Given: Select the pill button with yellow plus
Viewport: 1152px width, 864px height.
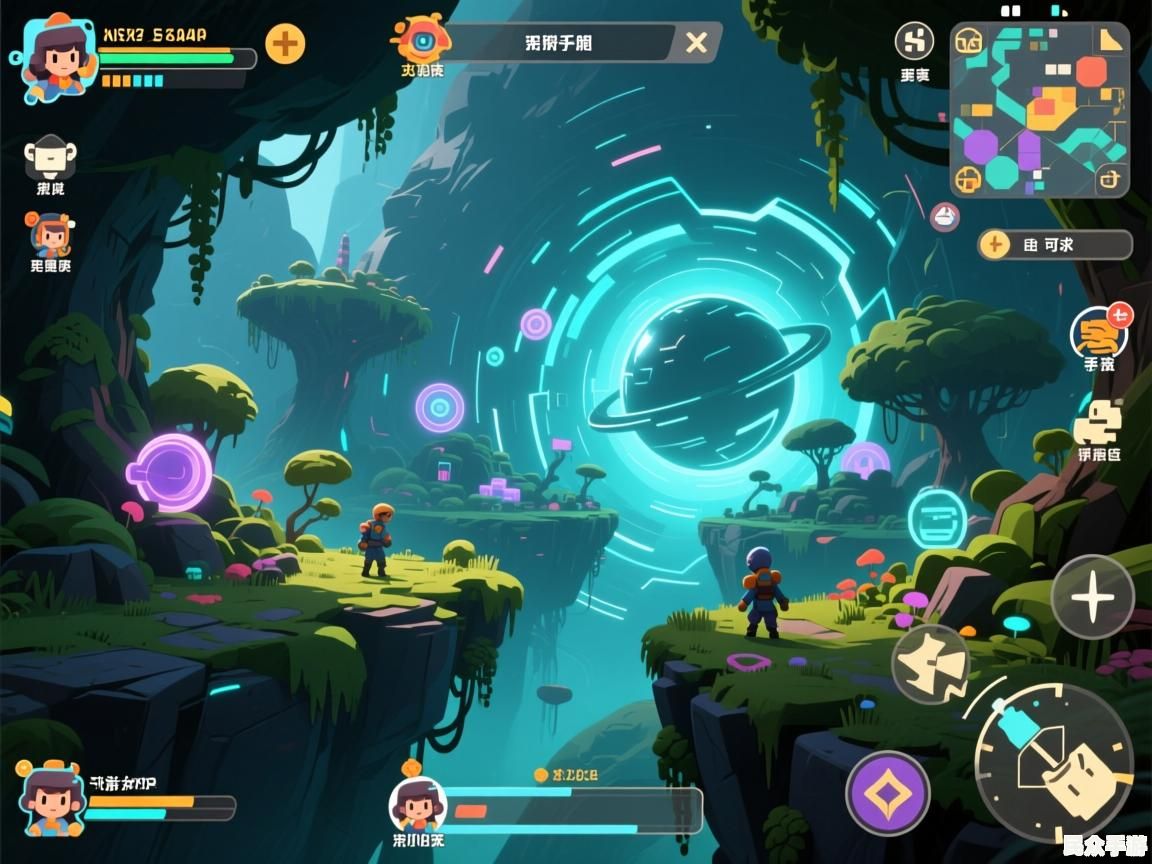Looking at the screenshot, I should [1054, 244].
